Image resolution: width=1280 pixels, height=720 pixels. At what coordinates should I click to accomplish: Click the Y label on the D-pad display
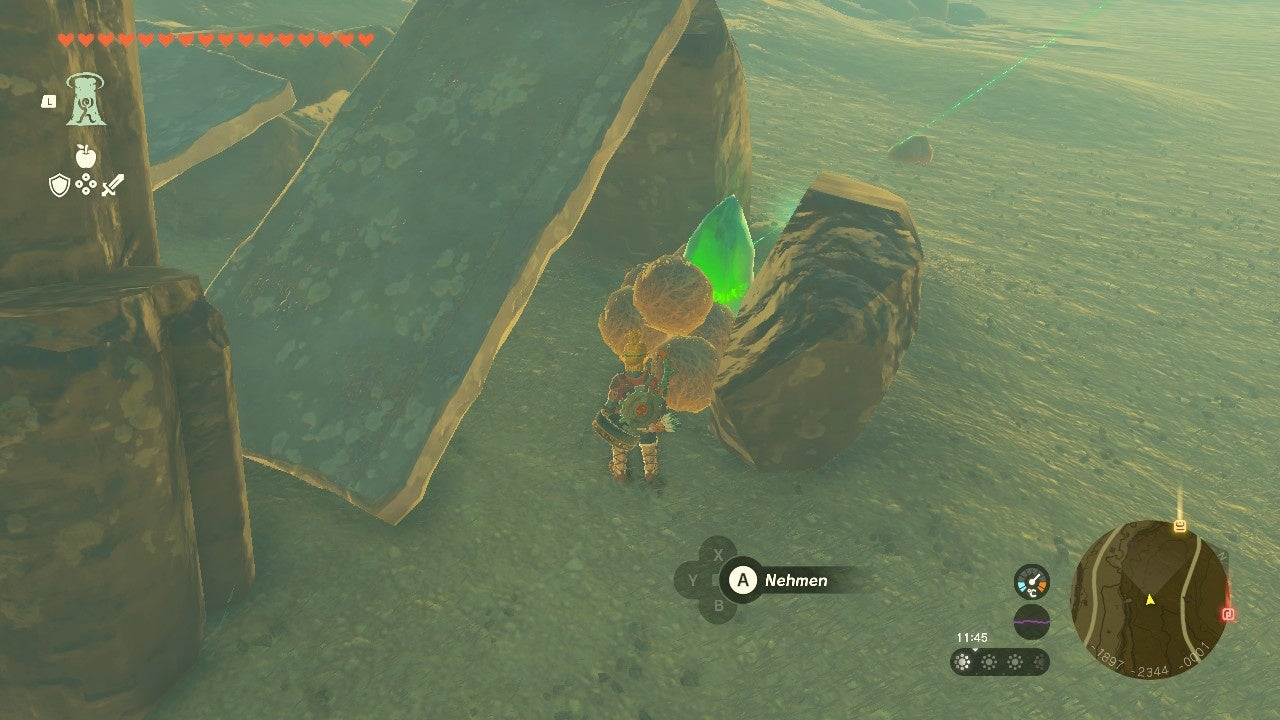[x=693, y=580]
